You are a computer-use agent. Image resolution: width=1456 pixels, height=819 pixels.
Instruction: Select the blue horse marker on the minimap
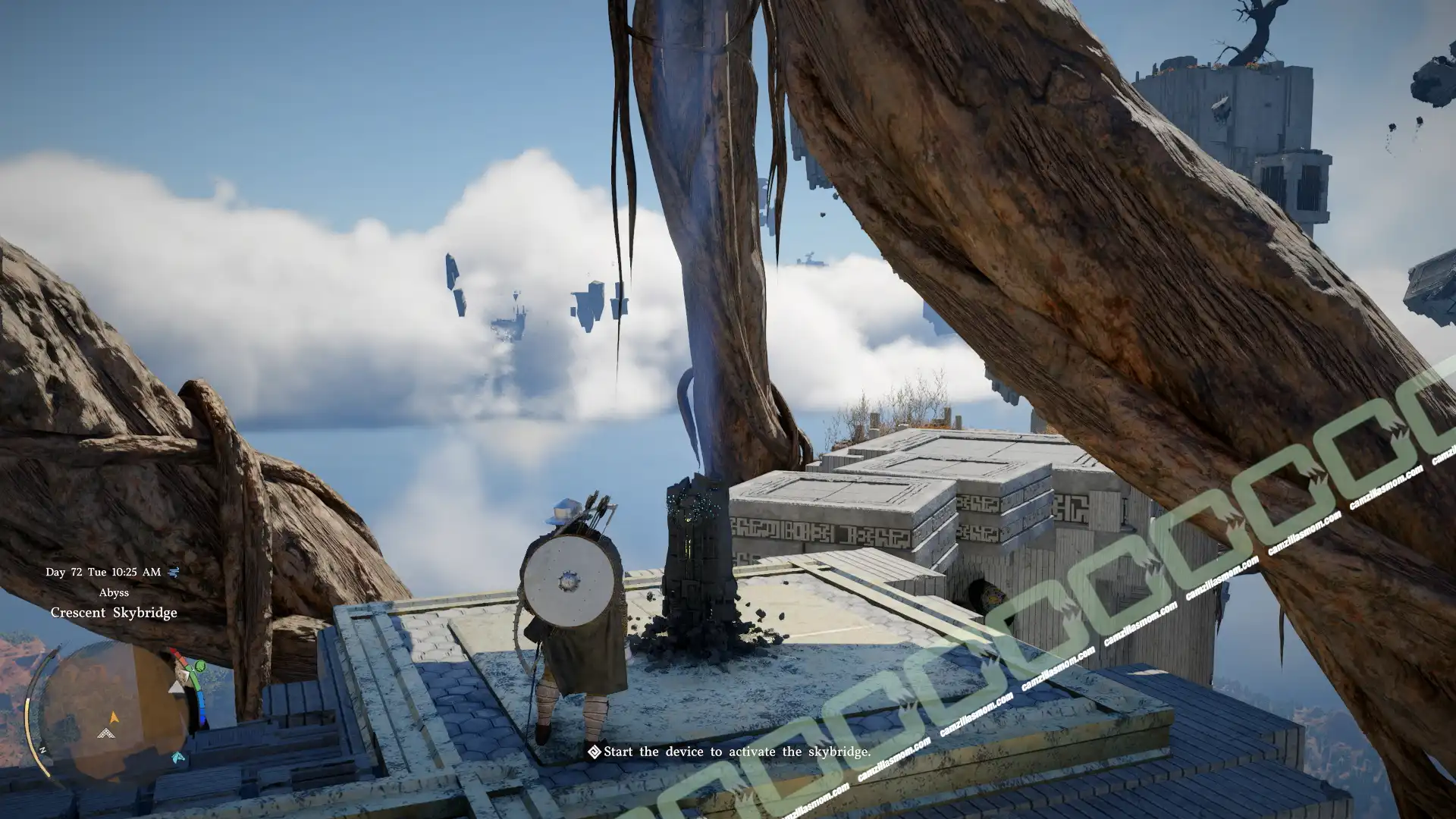177,757
